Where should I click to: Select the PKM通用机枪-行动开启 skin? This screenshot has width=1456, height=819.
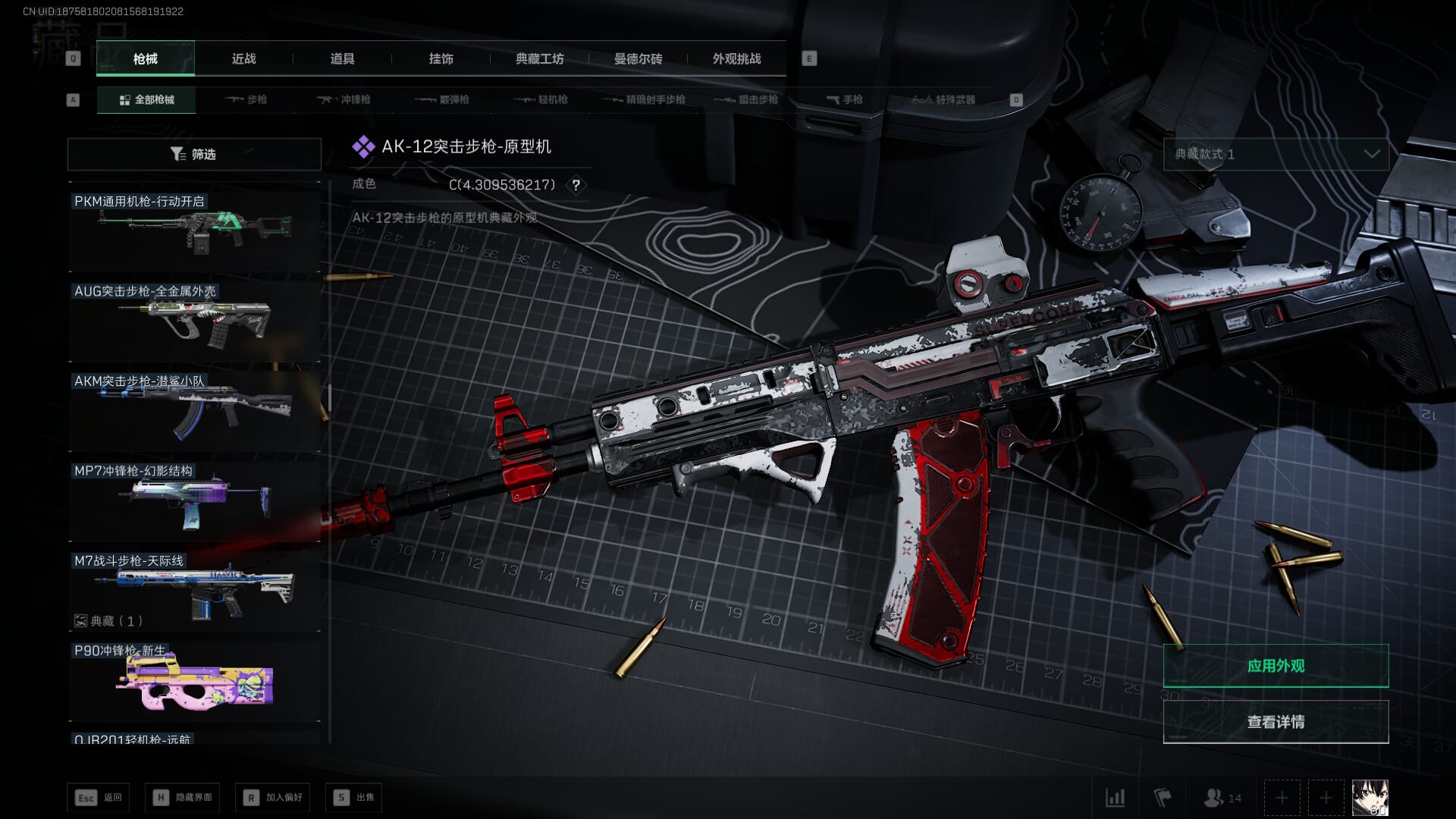point(194,231)
